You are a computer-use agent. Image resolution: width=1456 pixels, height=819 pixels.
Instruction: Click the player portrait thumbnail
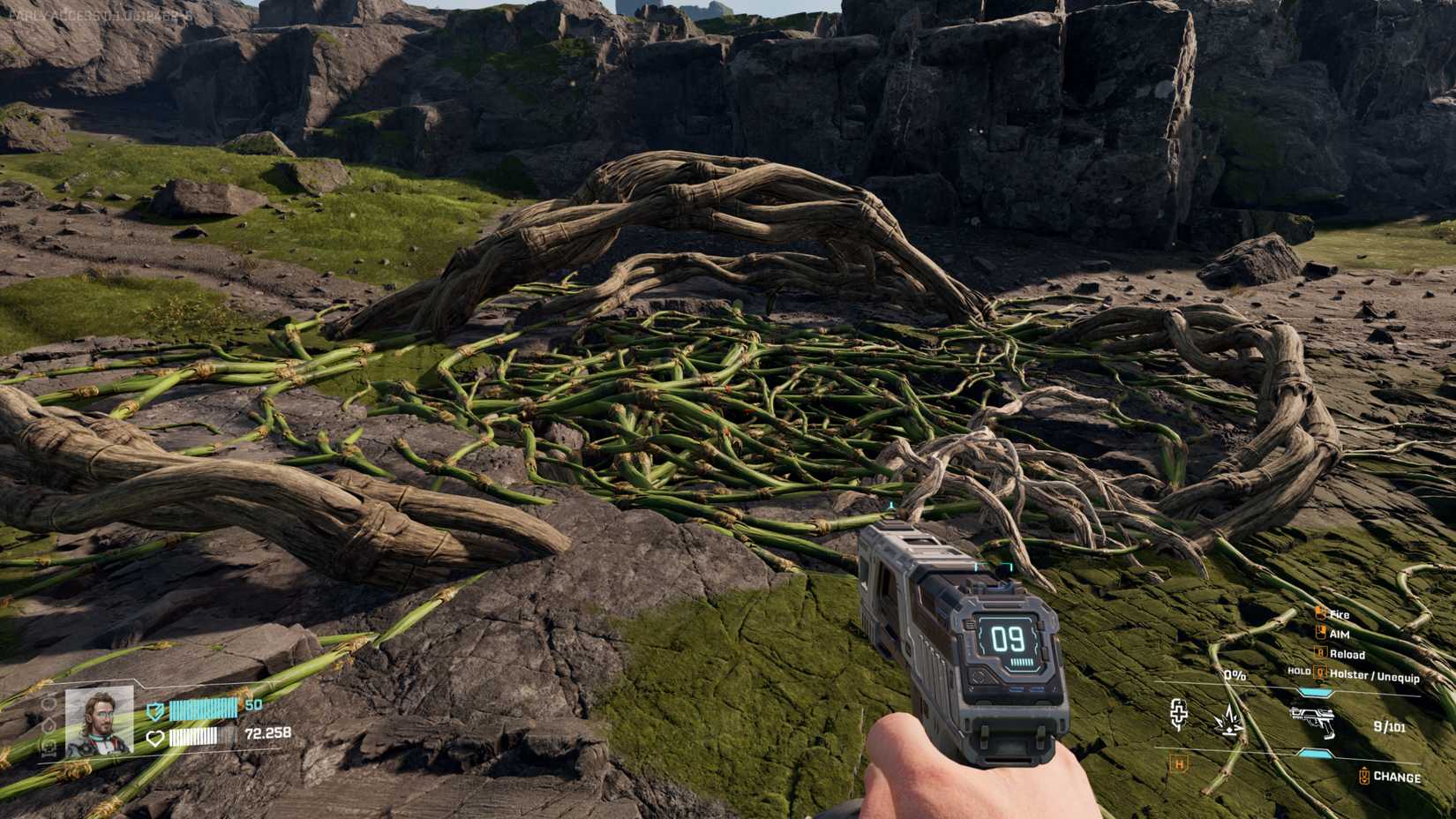click(x=98, y=722)
